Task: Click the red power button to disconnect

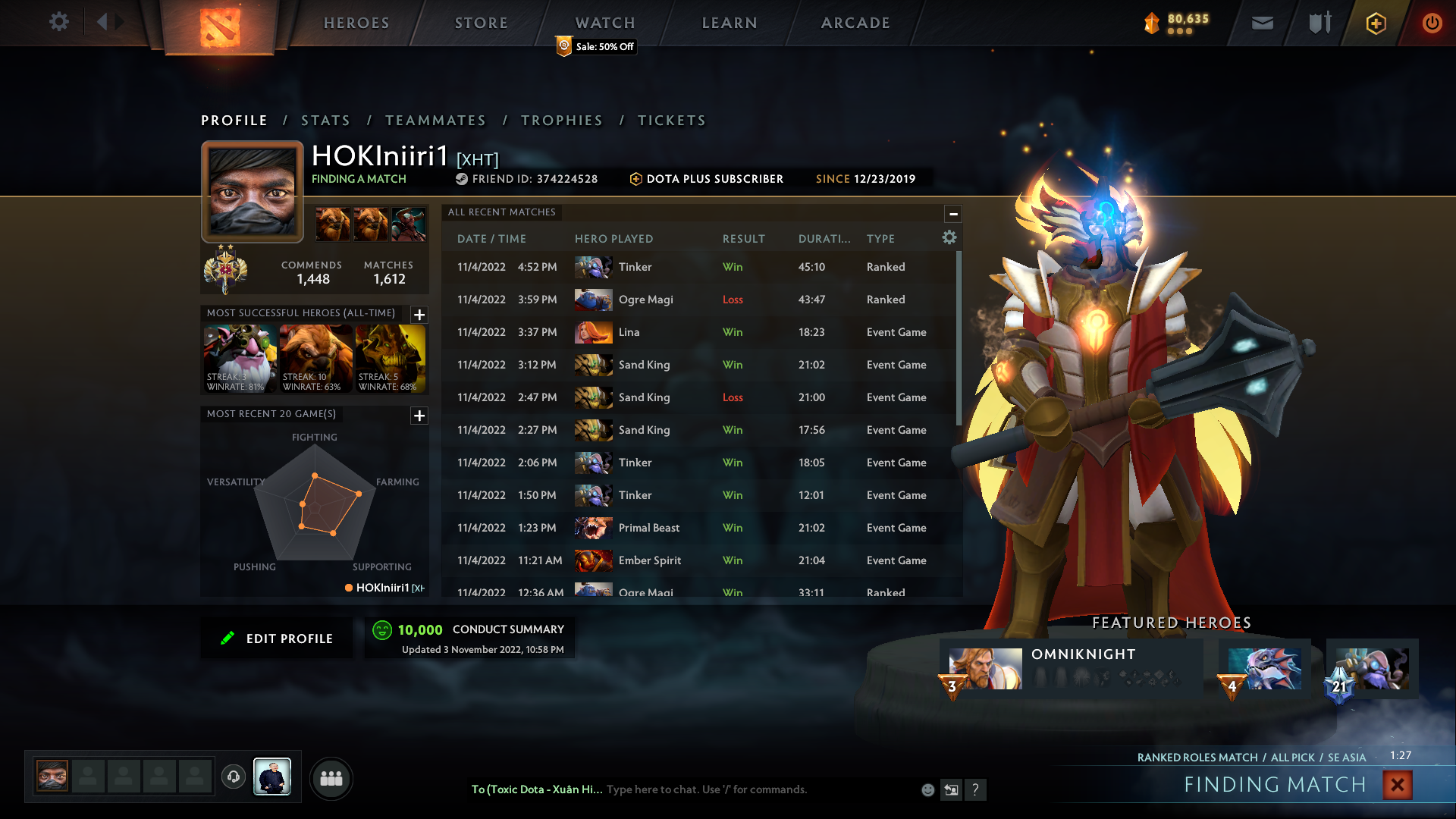Action: [x=1432, y=23]
